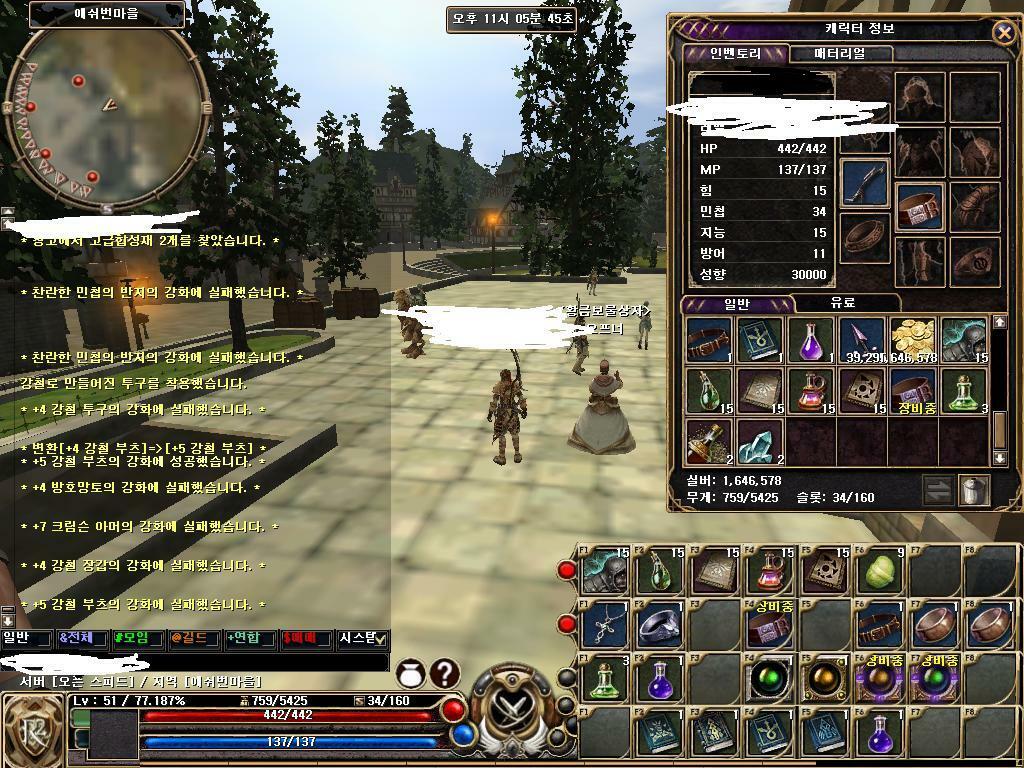The height and width of the screenshot is (768, 1024).
Task: Select the gold coins pile in inventory
Action: (912, 340)
